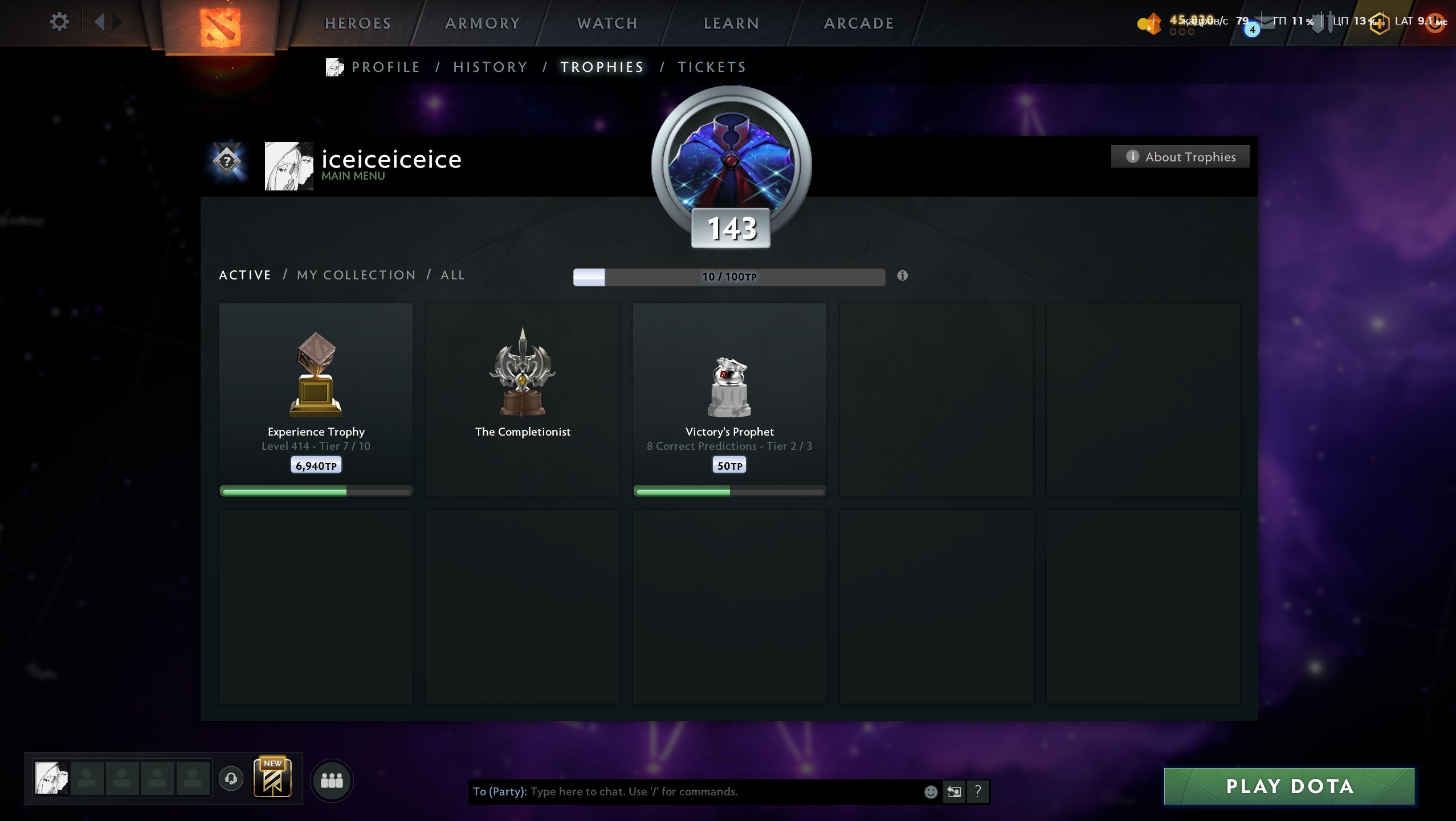The image size is (1456, 821).
Task: Open the About Trophies info
Action: [x=1180, y=157]
